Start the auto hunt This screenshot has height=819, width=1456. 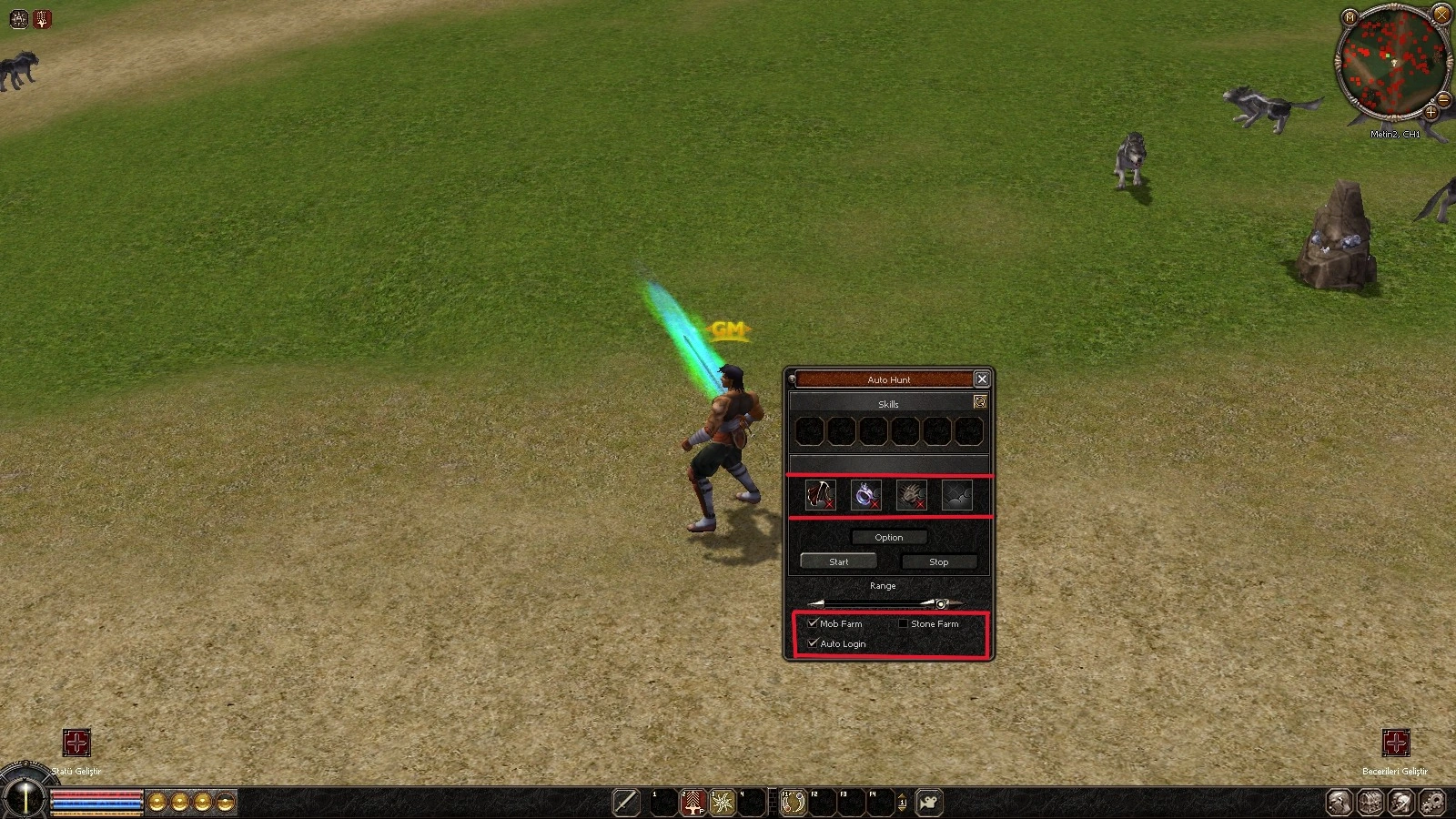(x=838, y=561)
